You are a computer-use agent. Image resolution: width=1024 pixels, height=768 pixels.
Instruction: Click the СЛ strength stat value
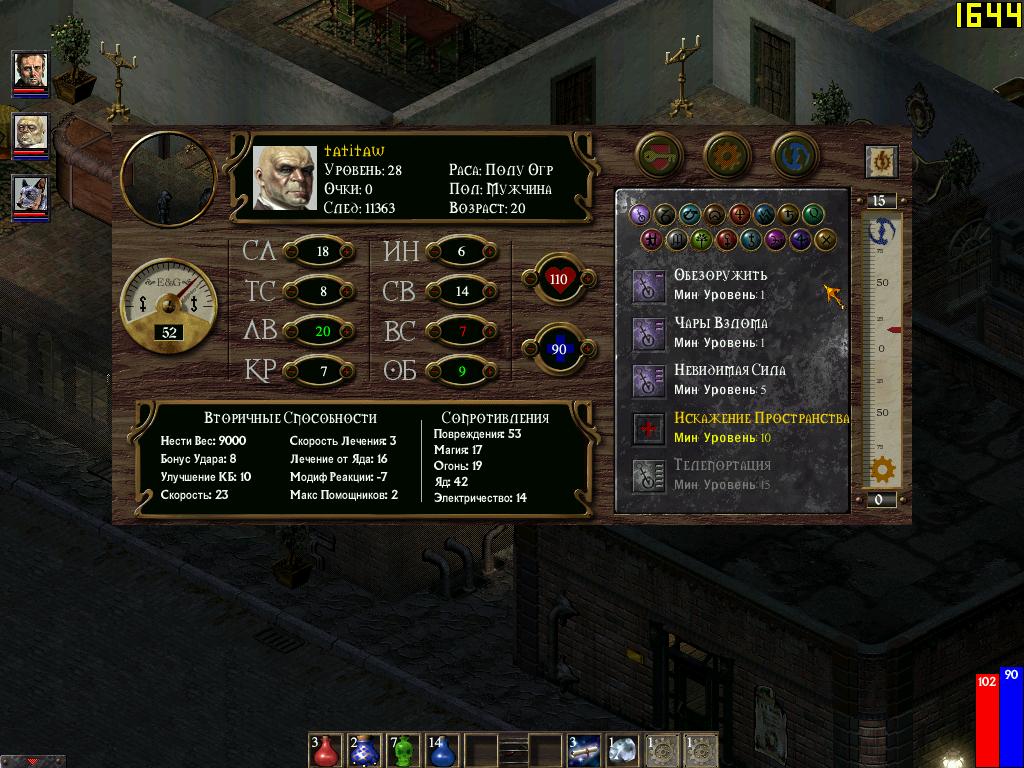point(322,252)
